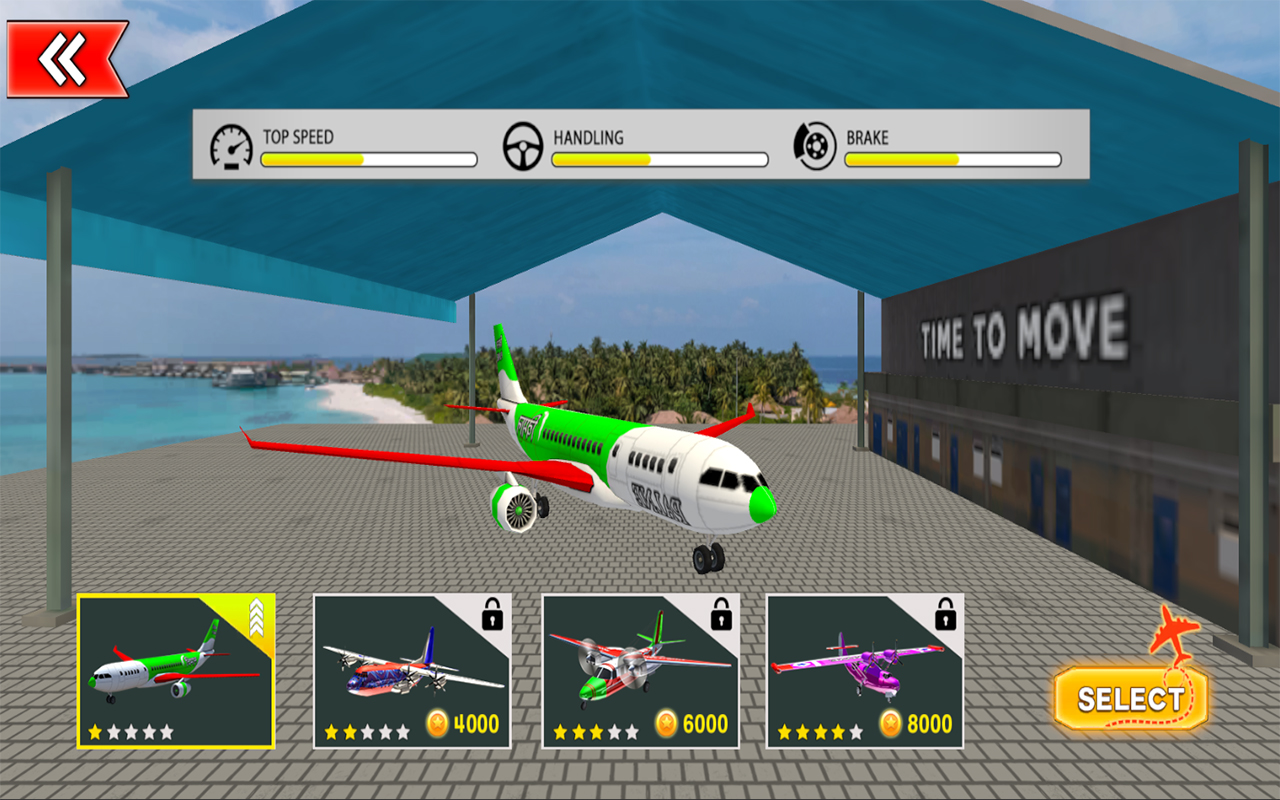1280x800 pixels.
Task: Click the Top Speed progress bar
Action: (x=368, y=157)
